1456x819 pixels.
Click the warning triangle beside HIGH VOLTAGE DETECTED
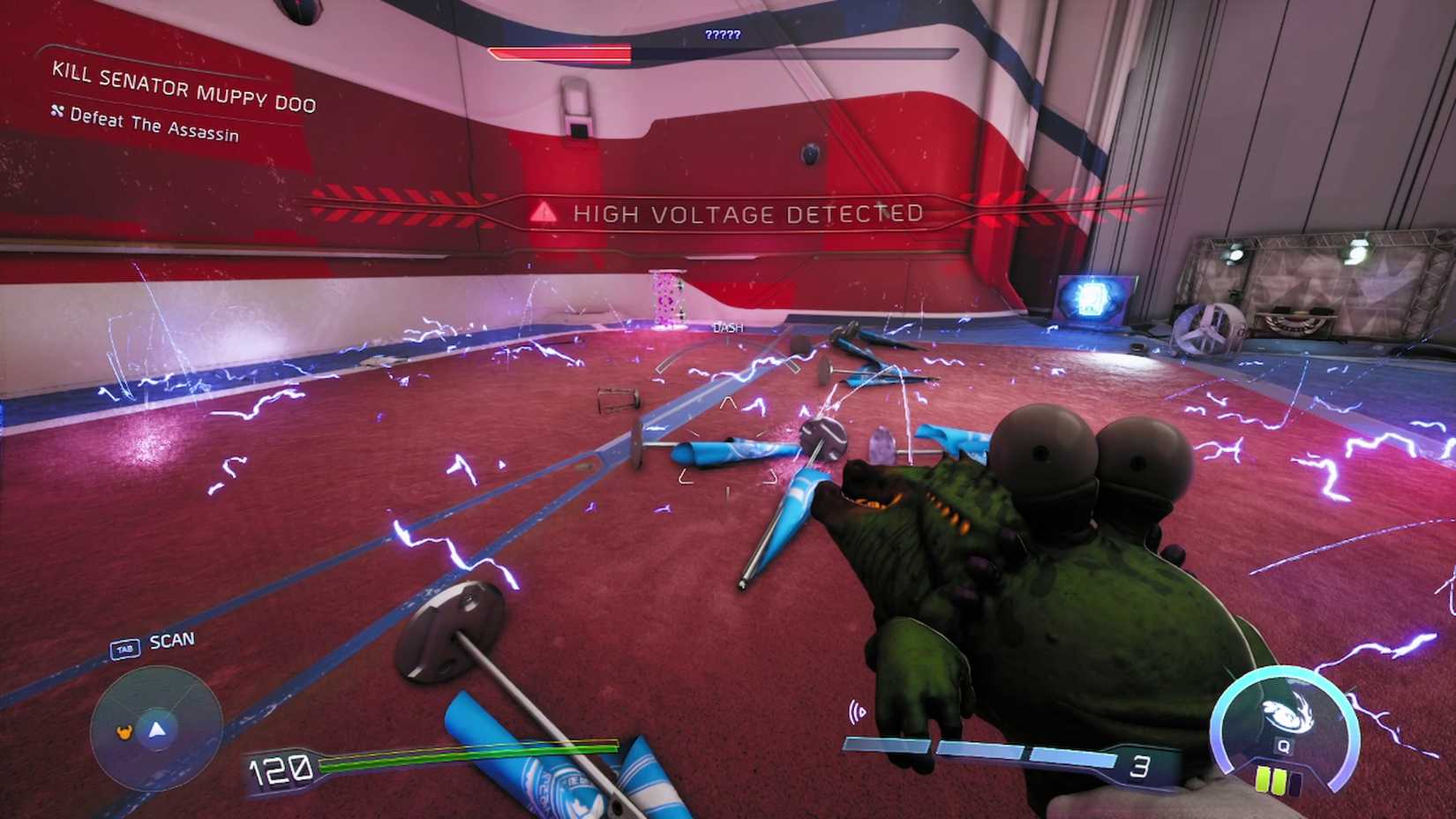pos(542,212)
